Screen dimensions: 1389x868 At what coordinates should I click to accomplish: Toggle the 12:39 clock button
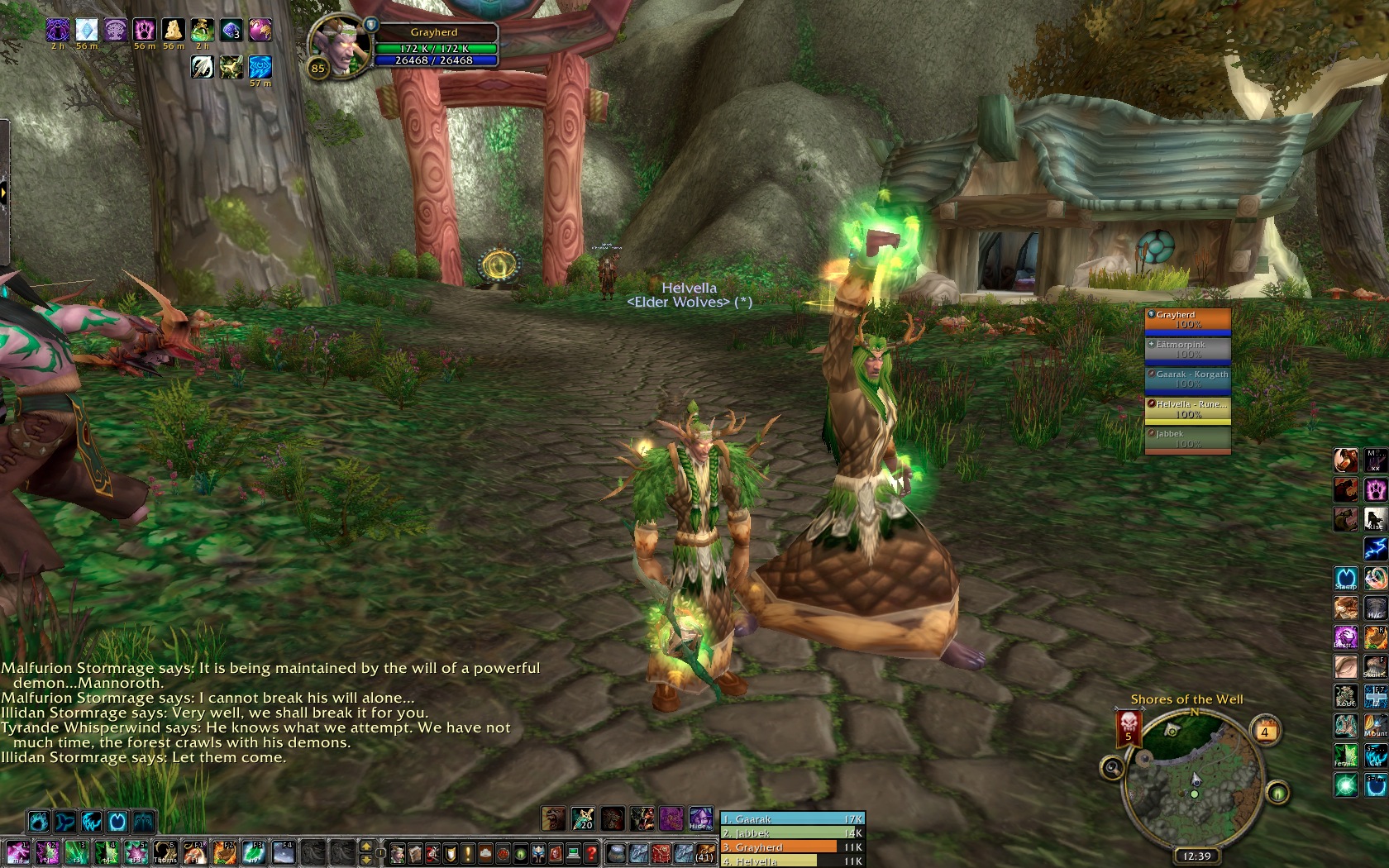click(x=1196, y=856)
